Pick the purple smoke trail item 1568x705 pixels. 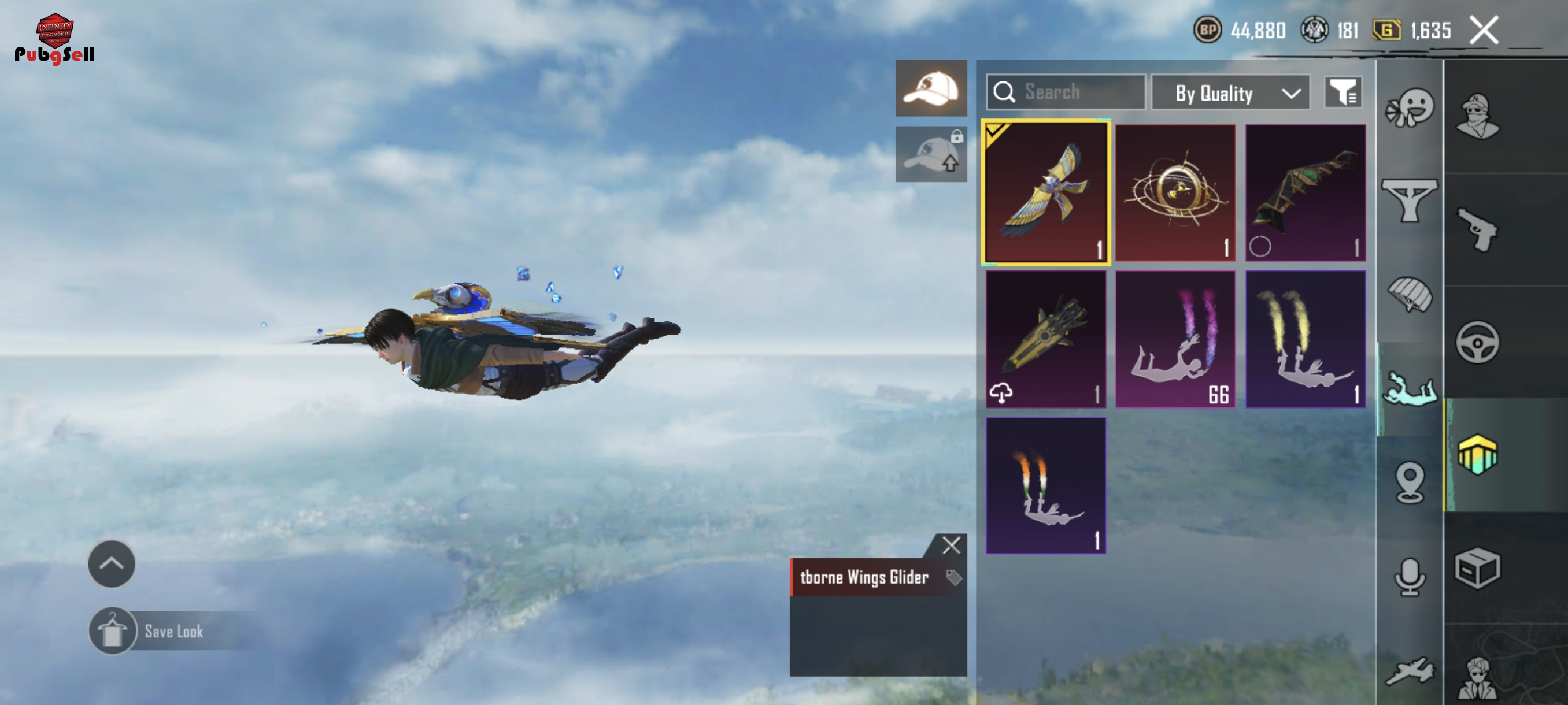[1175, 339]
